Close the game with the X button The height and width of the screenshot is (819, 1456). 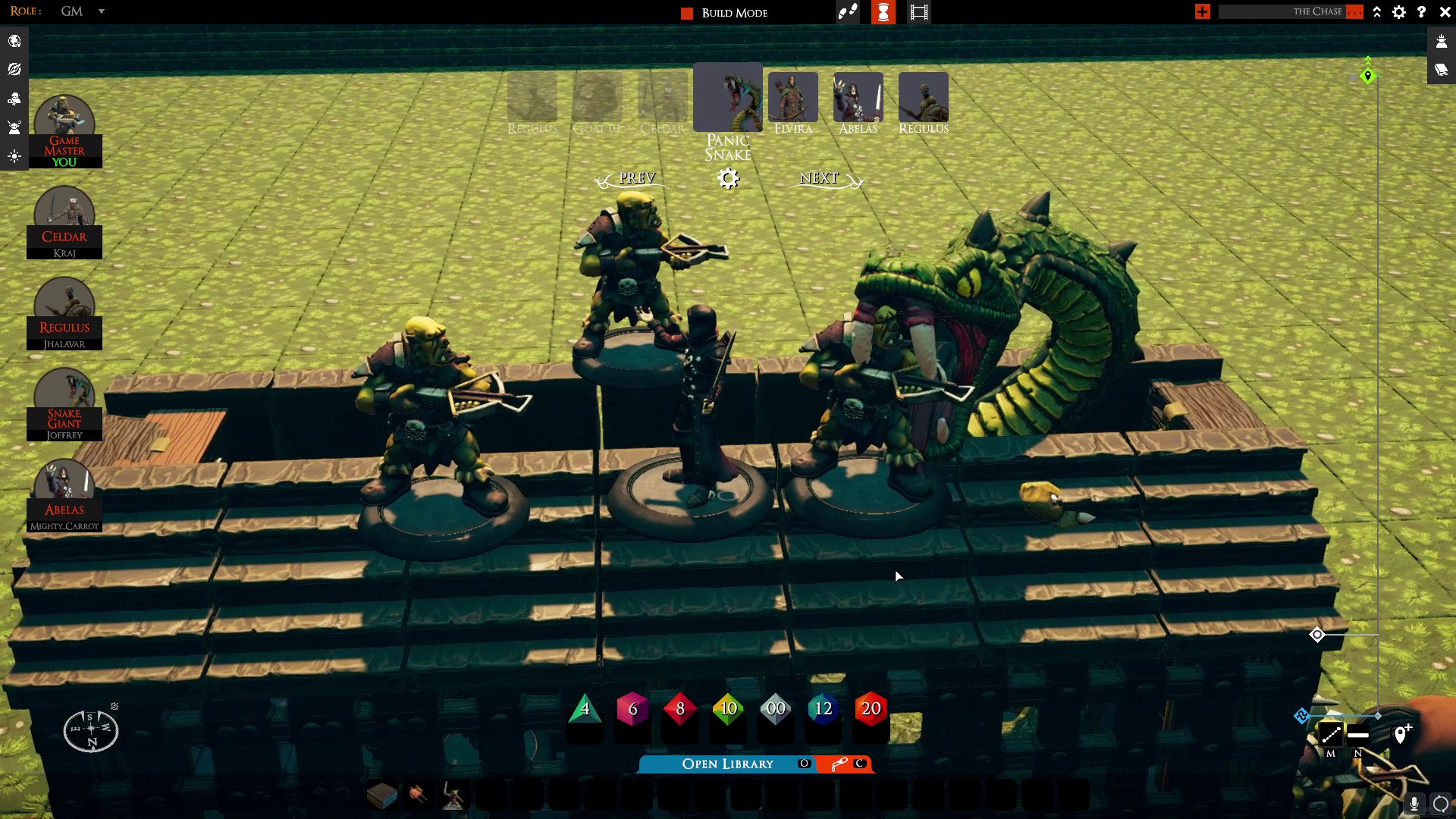(x=1445, y=12)
